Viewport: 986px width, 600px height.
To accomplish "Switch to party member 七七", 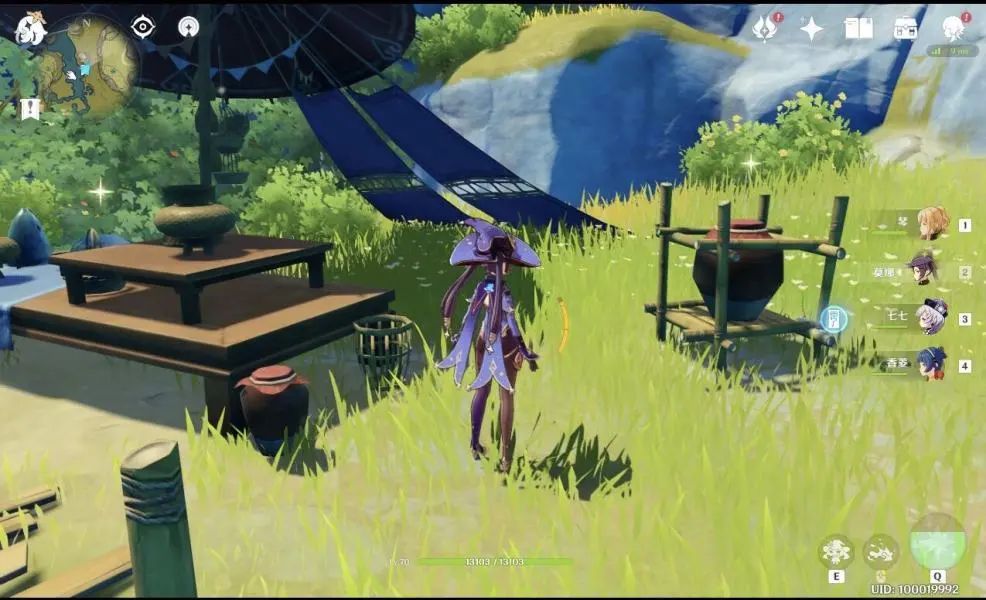I will [x=932, y=317].
